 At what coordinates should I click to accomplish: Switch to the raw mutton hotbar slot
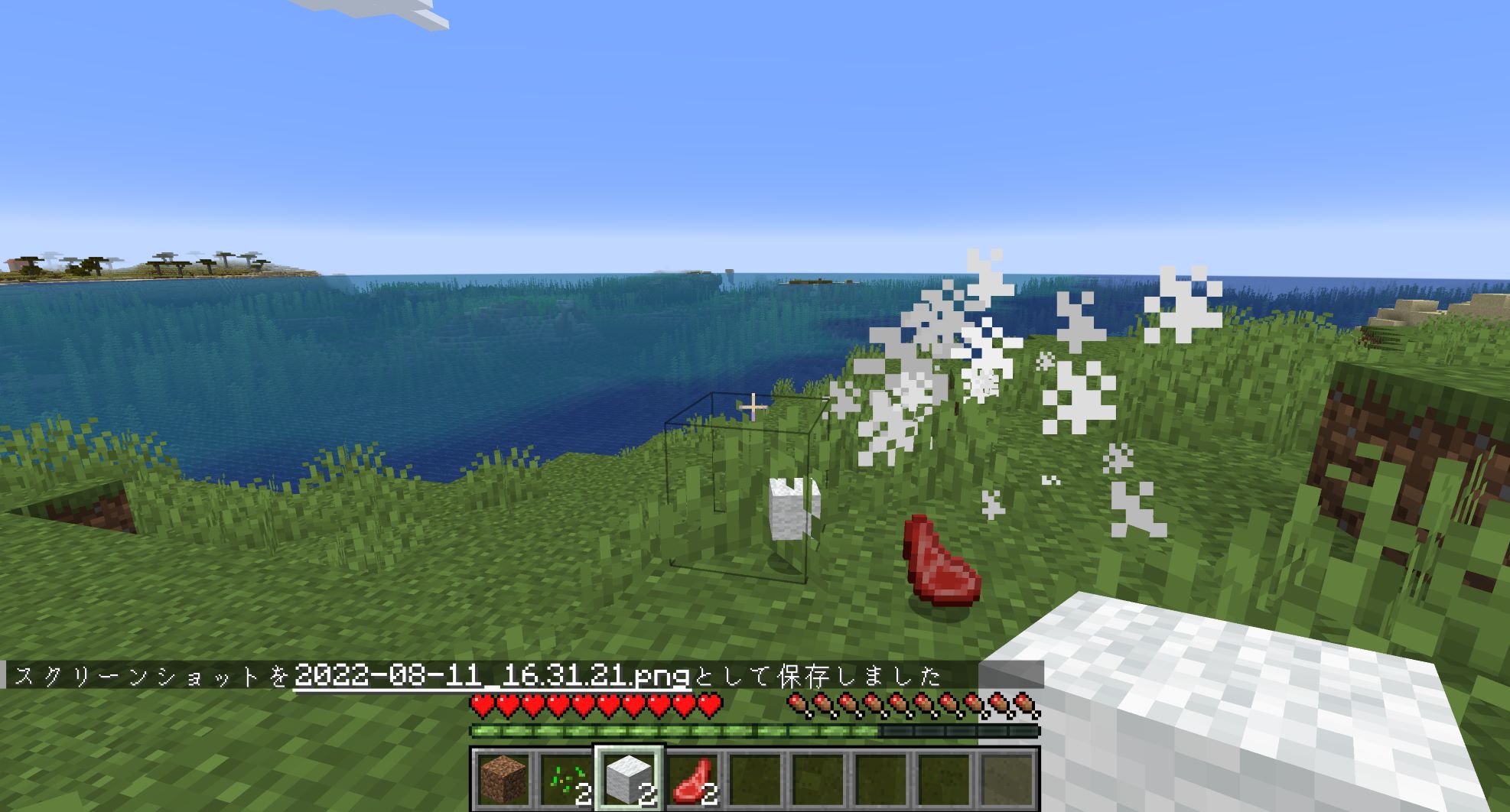coord(692,779)
